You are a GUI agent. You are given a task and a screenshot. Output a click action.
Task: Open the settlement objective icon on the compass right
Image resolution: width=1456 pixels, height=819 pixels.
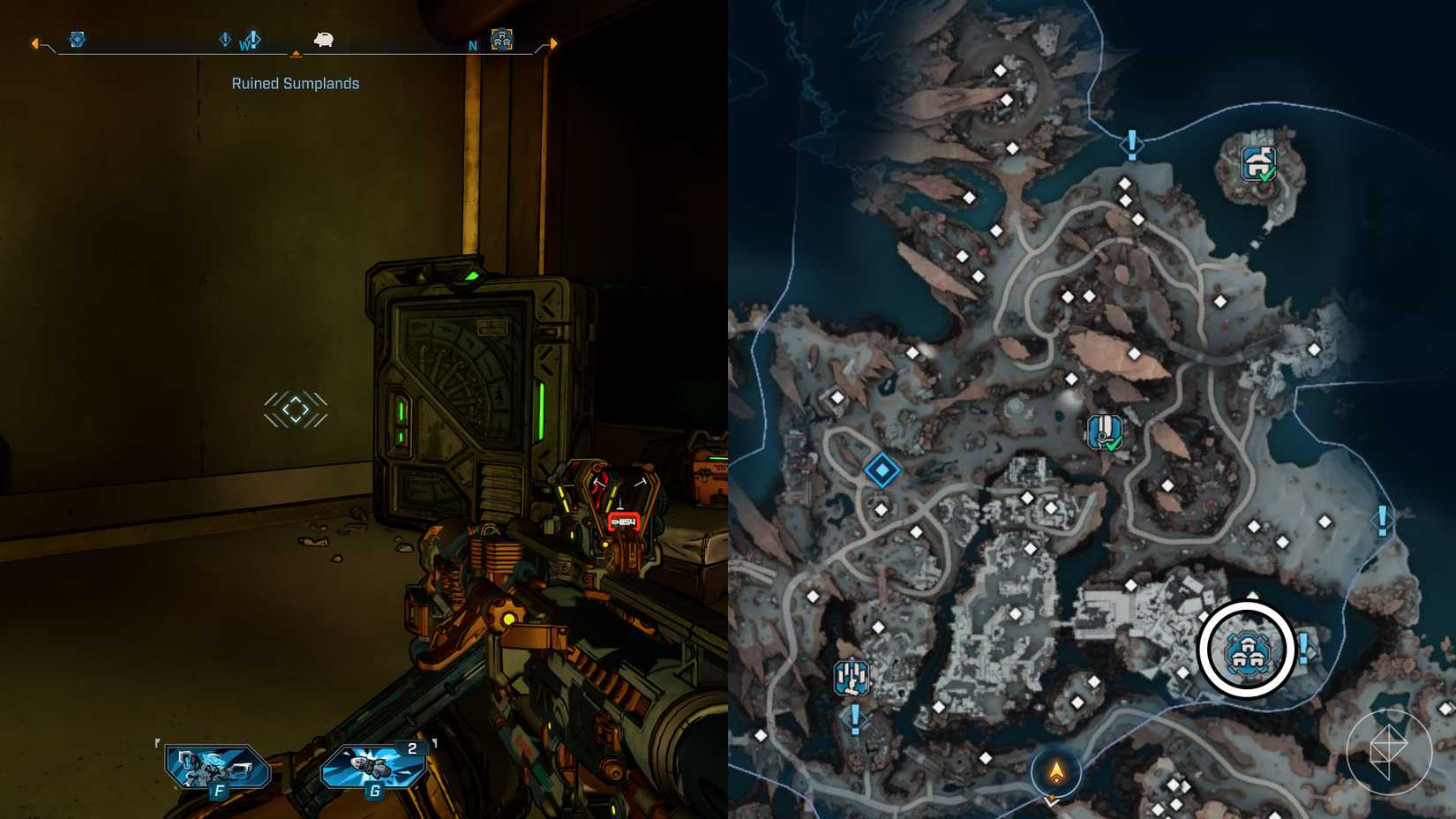(x=500, y=38)
